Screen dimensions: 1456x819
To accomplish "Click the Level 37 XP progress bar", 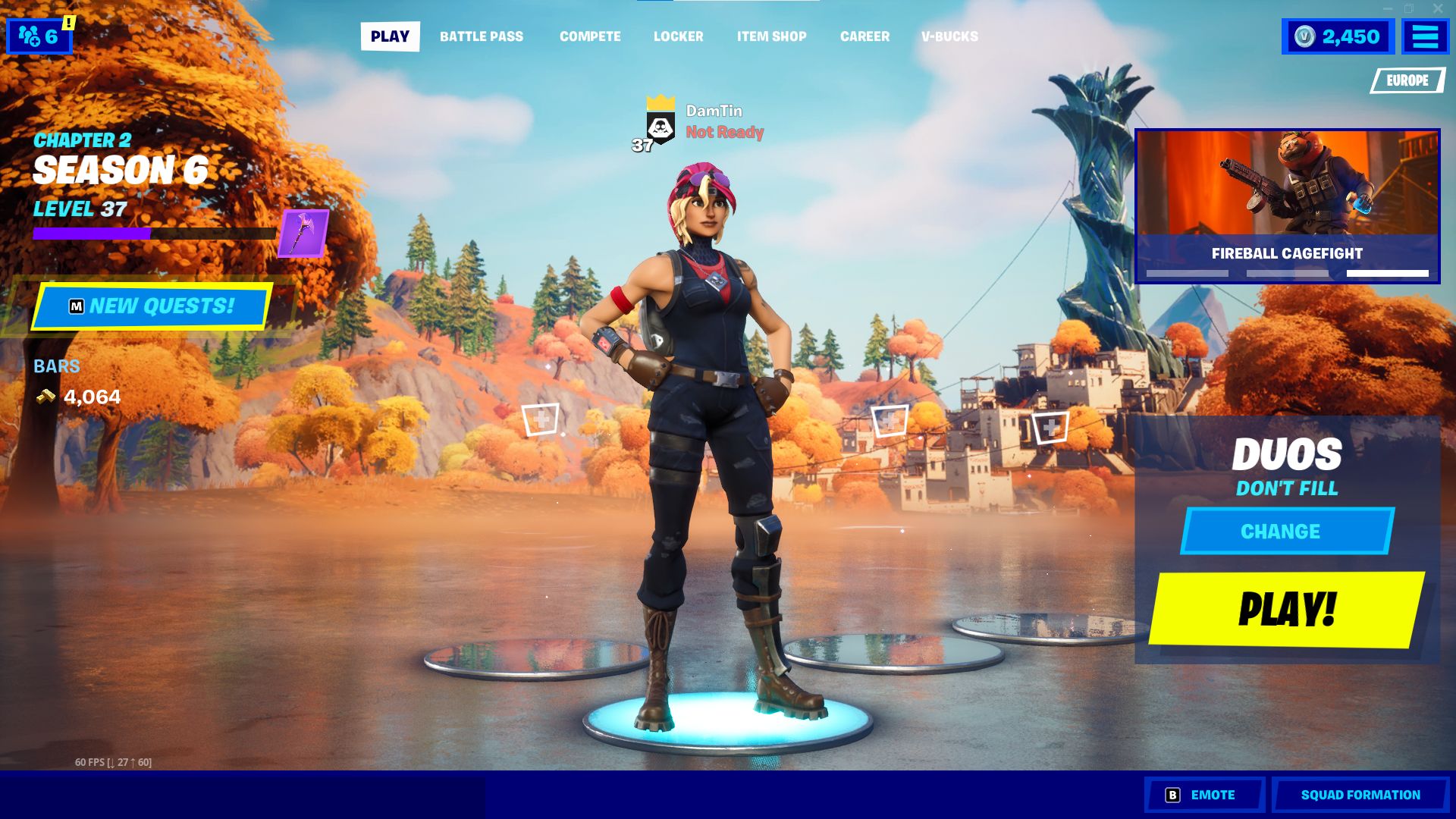I will pos(154,234).
